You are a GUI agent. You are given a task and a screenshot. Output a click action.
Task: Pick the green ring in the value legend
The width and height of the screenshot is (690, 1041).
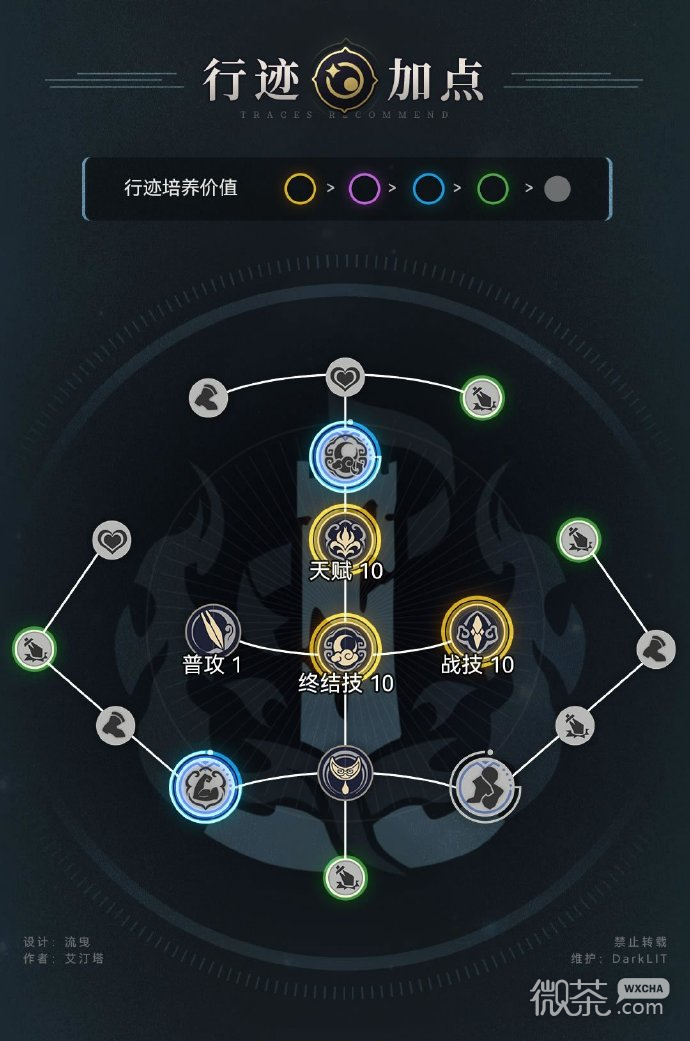[492, 187]
